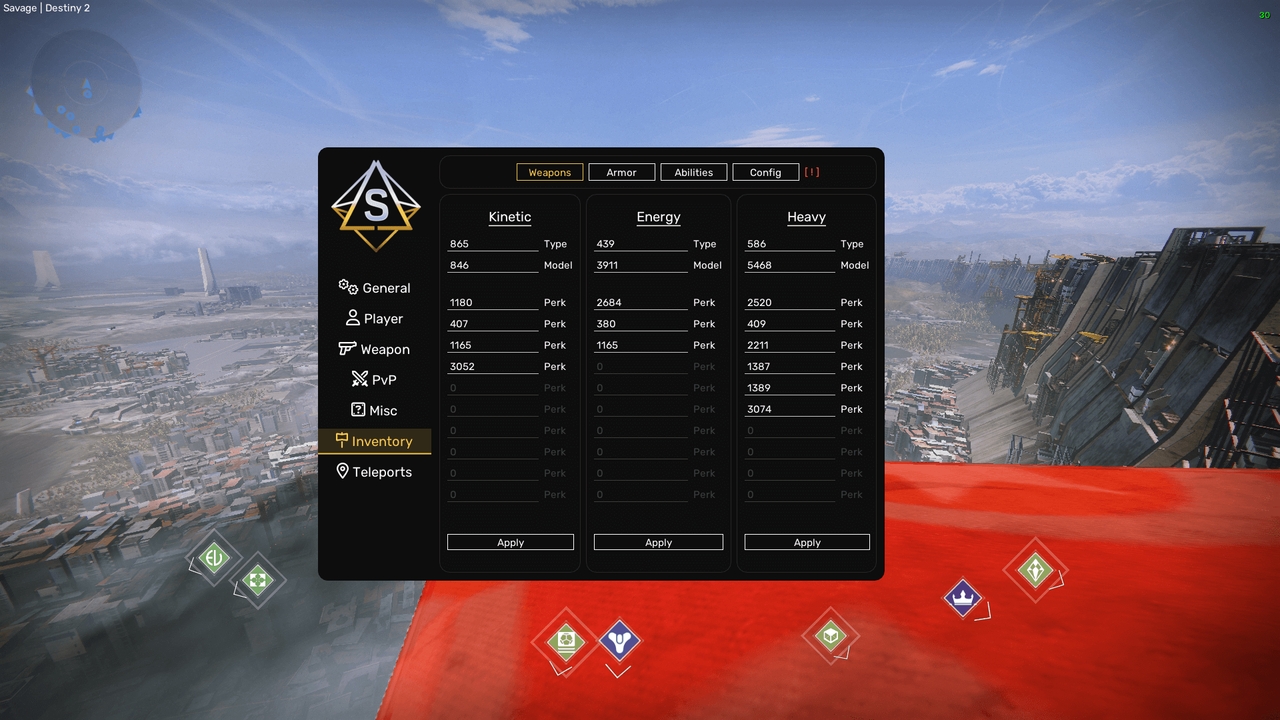Select the Abilities tab

[693, 172]
